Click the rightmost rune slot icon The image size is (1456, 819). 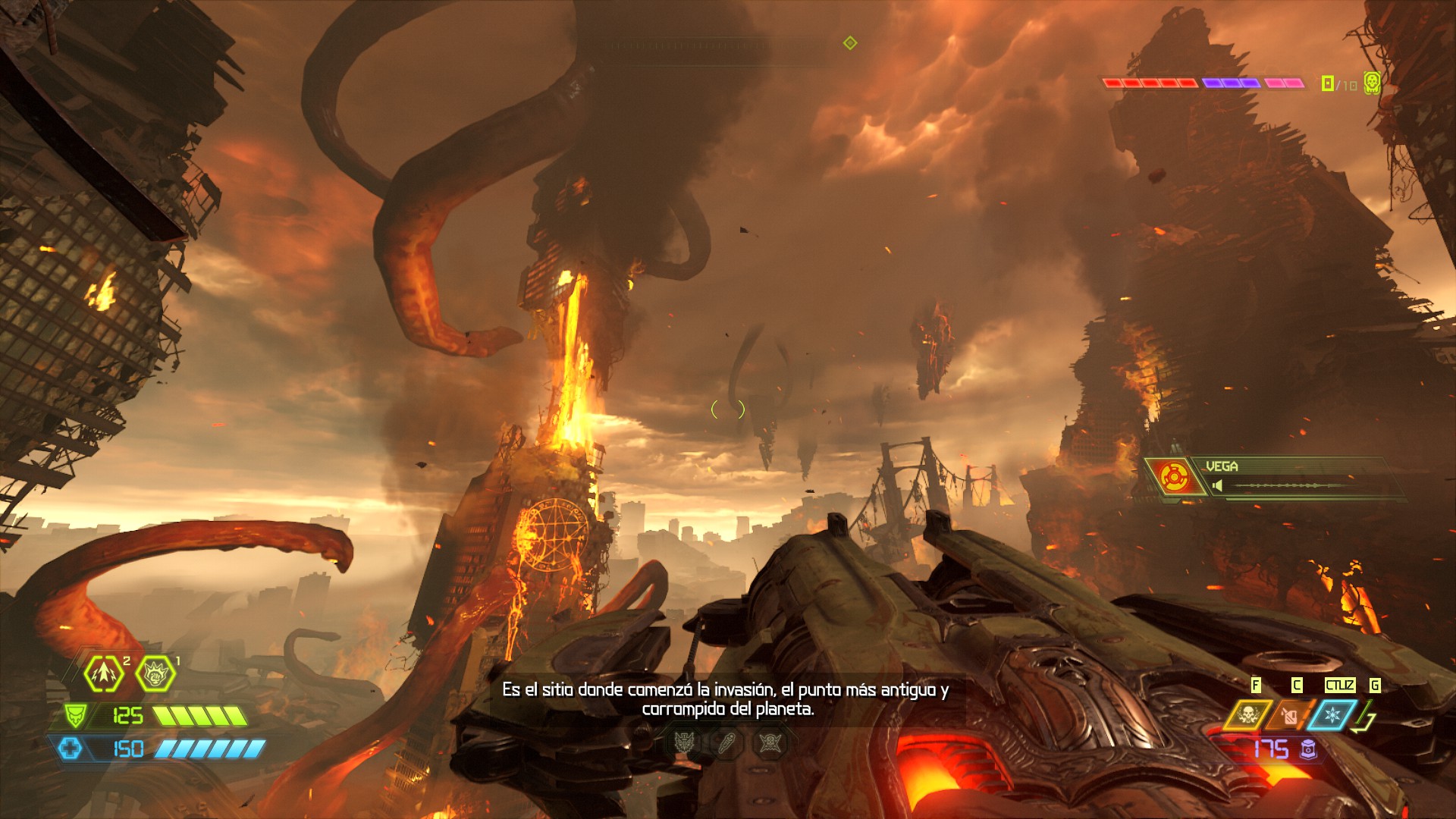point(770,742)
